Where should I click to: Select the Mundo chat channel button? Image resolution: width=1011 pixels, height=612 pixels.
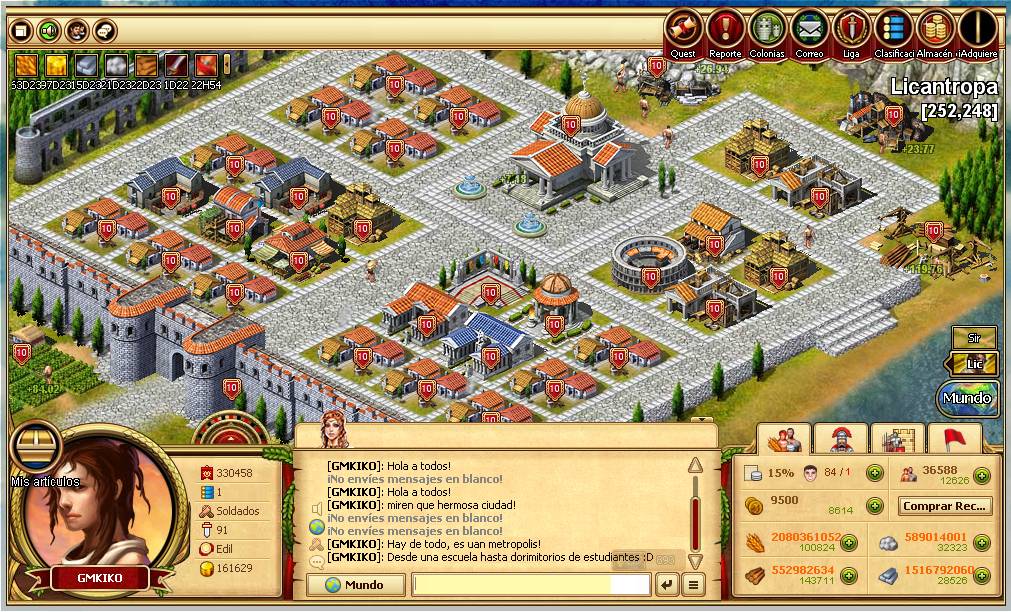[356, 585]
